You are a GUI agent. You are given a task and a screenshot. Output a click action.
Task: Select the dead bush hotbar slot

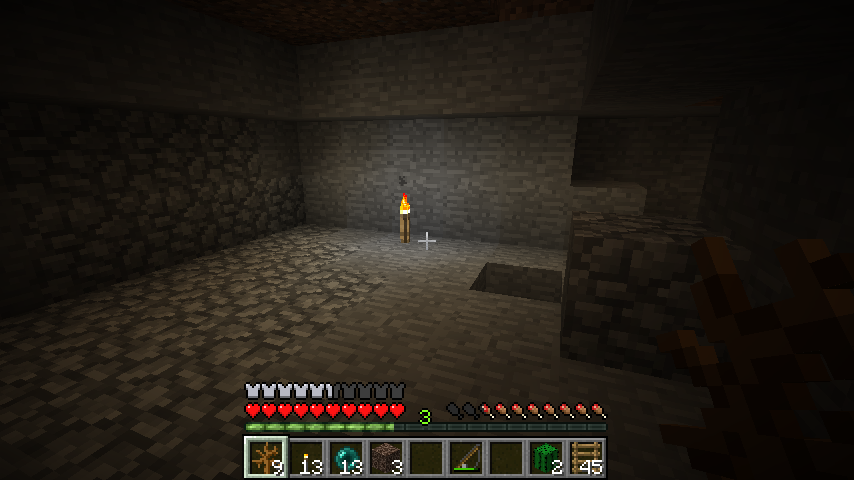(265, 457)
